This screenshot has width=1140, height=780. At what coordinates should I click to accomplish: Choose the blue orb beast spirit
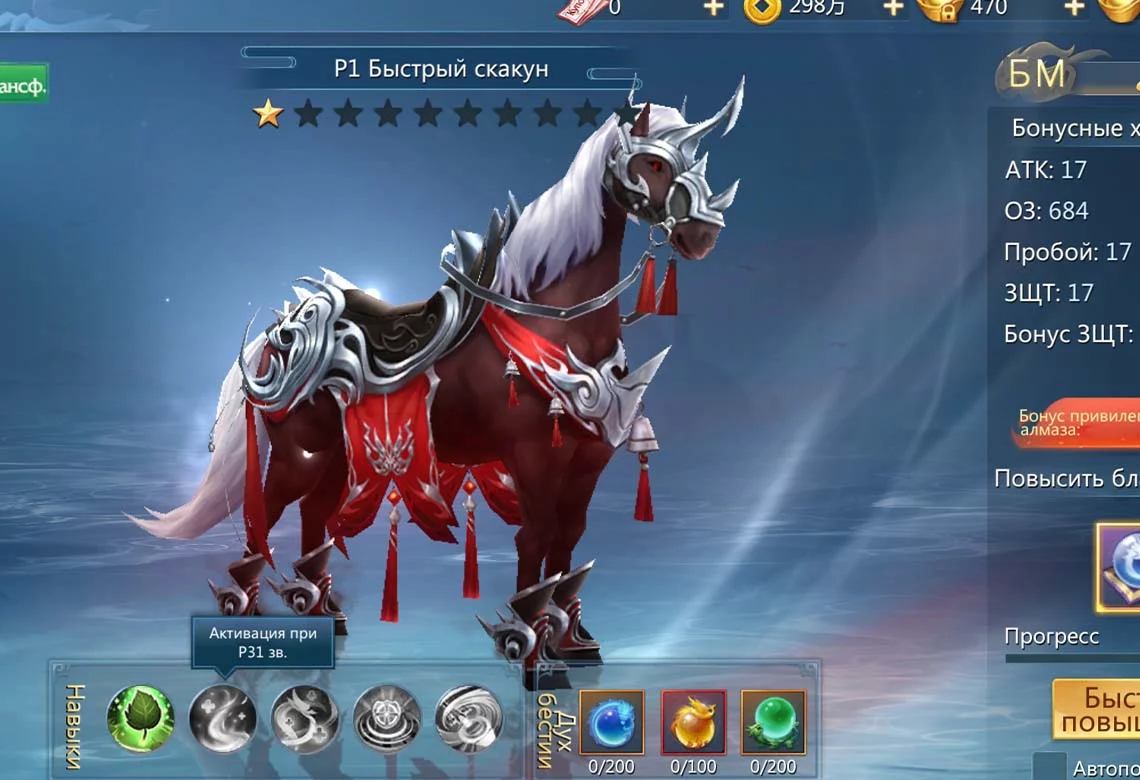click(612, 721)
